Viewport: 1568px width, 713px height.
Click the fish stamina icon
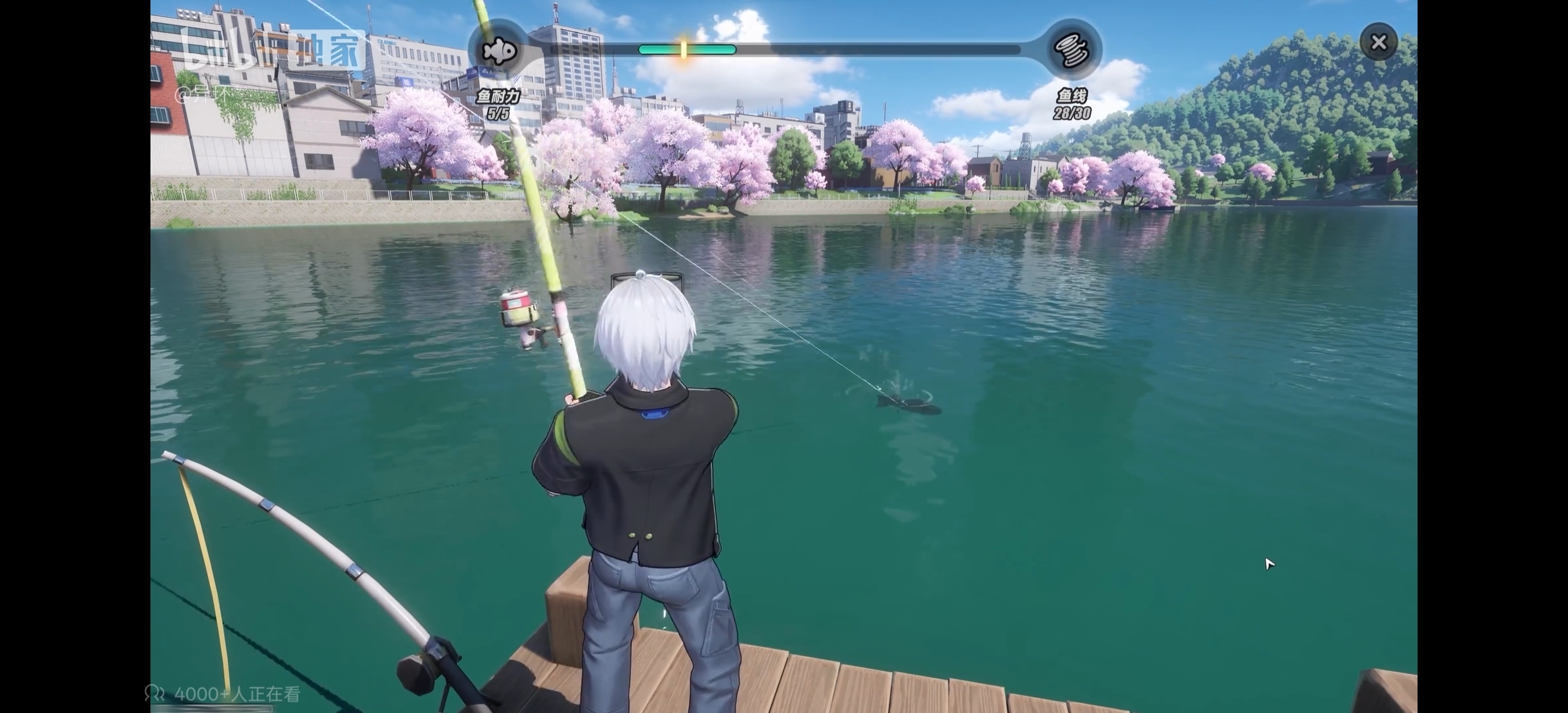click(498, 50)
